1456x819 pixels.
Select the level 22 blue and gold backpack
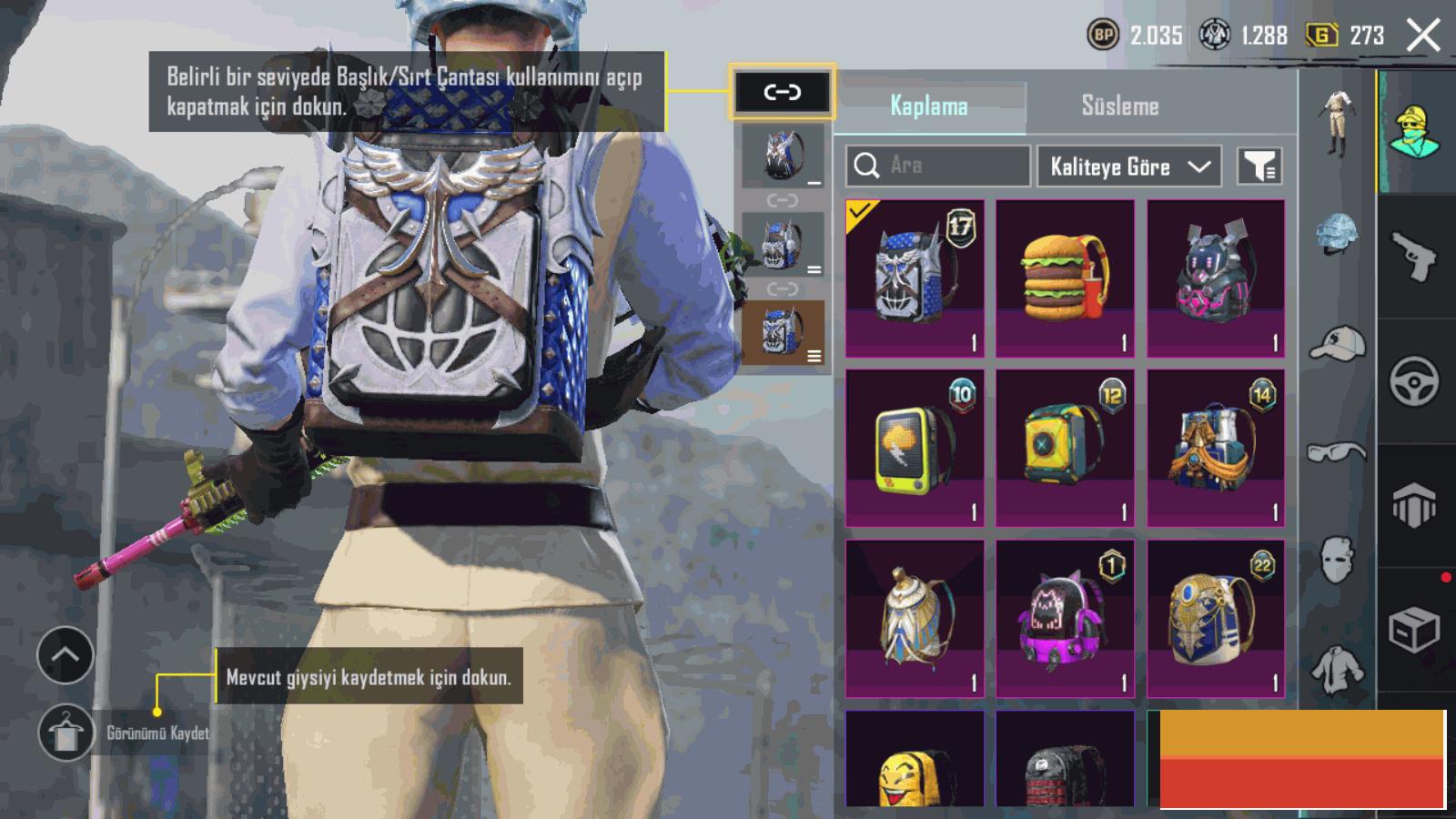pos(1216,619)
